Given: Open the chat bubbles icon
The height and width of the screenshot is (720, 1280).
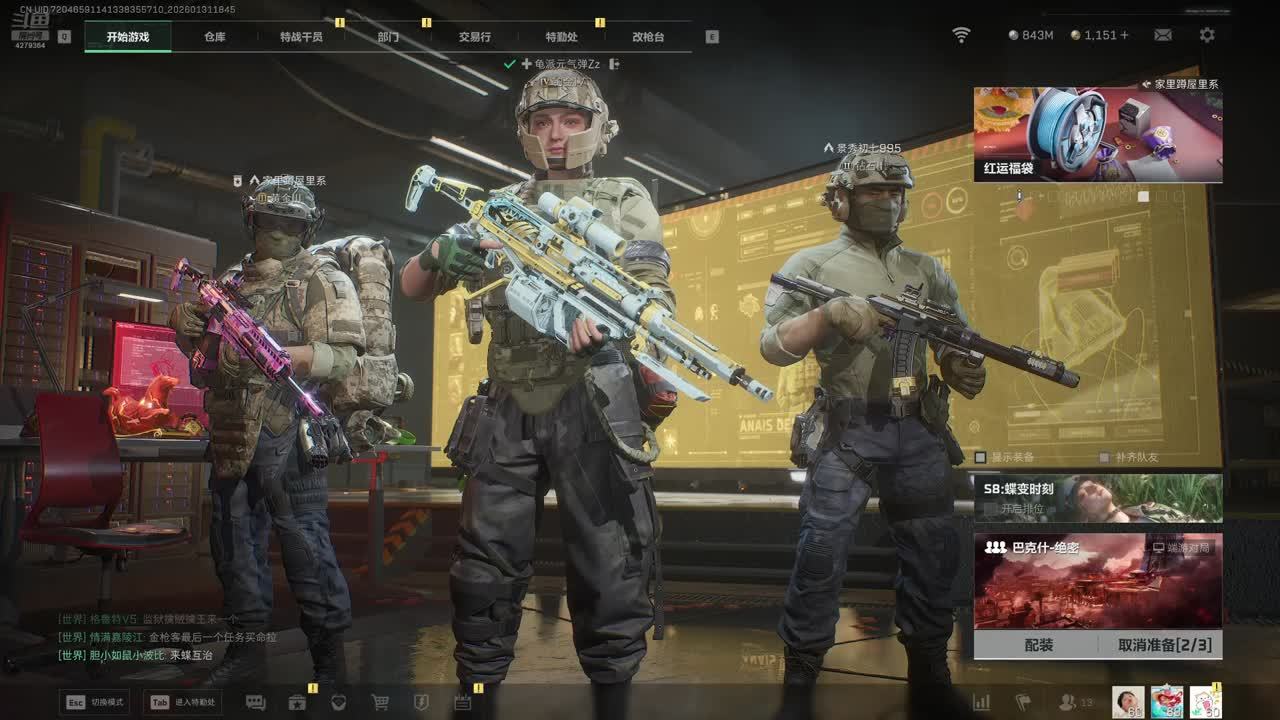Looking at the screenshot, I should tap(255, 702).
